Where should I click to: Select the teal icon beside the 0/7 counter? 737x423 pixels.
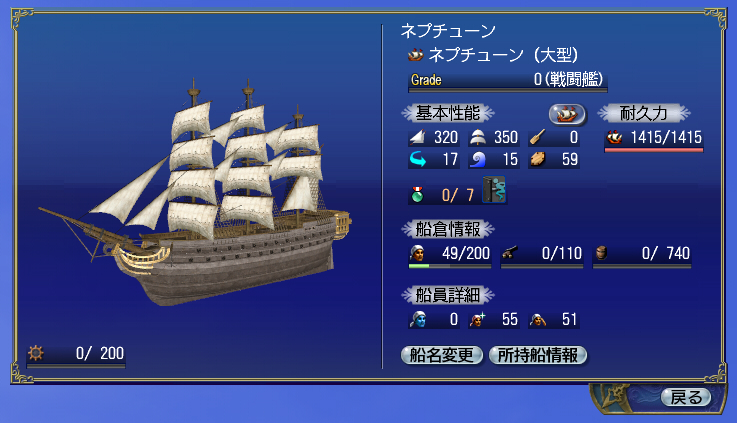pos(494,189)
